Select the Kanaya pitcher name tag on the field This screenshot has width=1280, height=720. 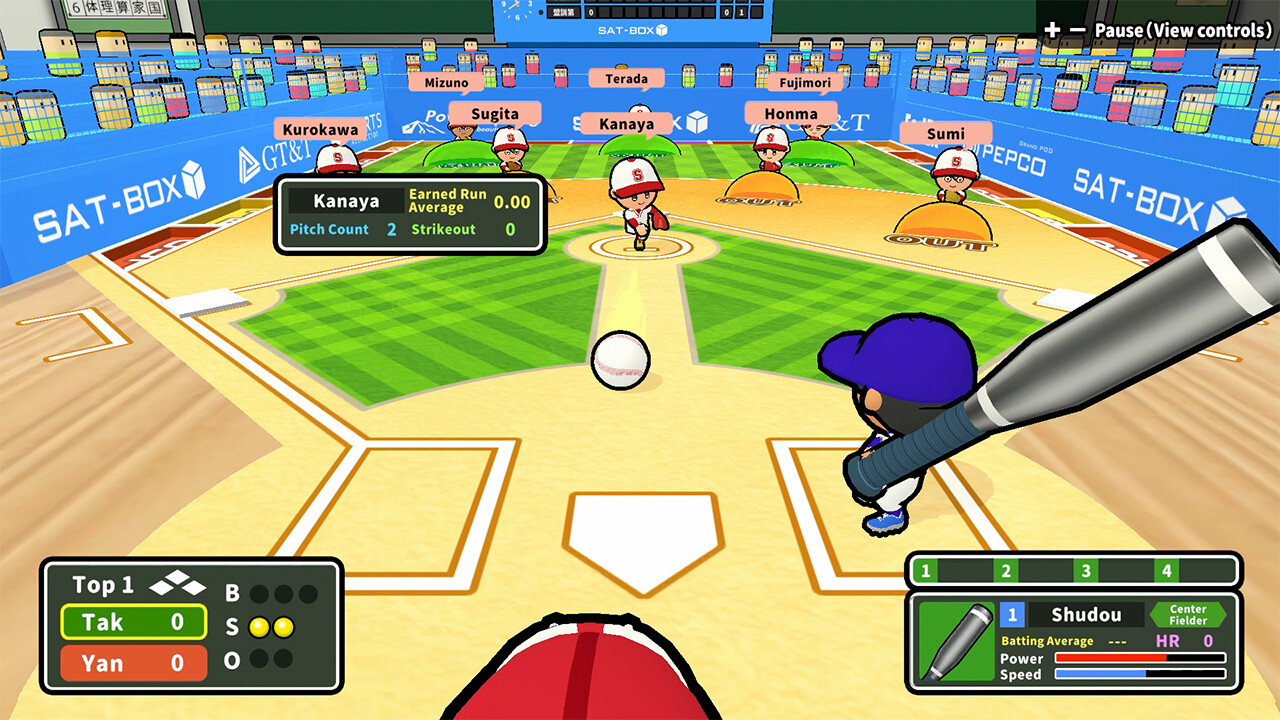point(628,122)
